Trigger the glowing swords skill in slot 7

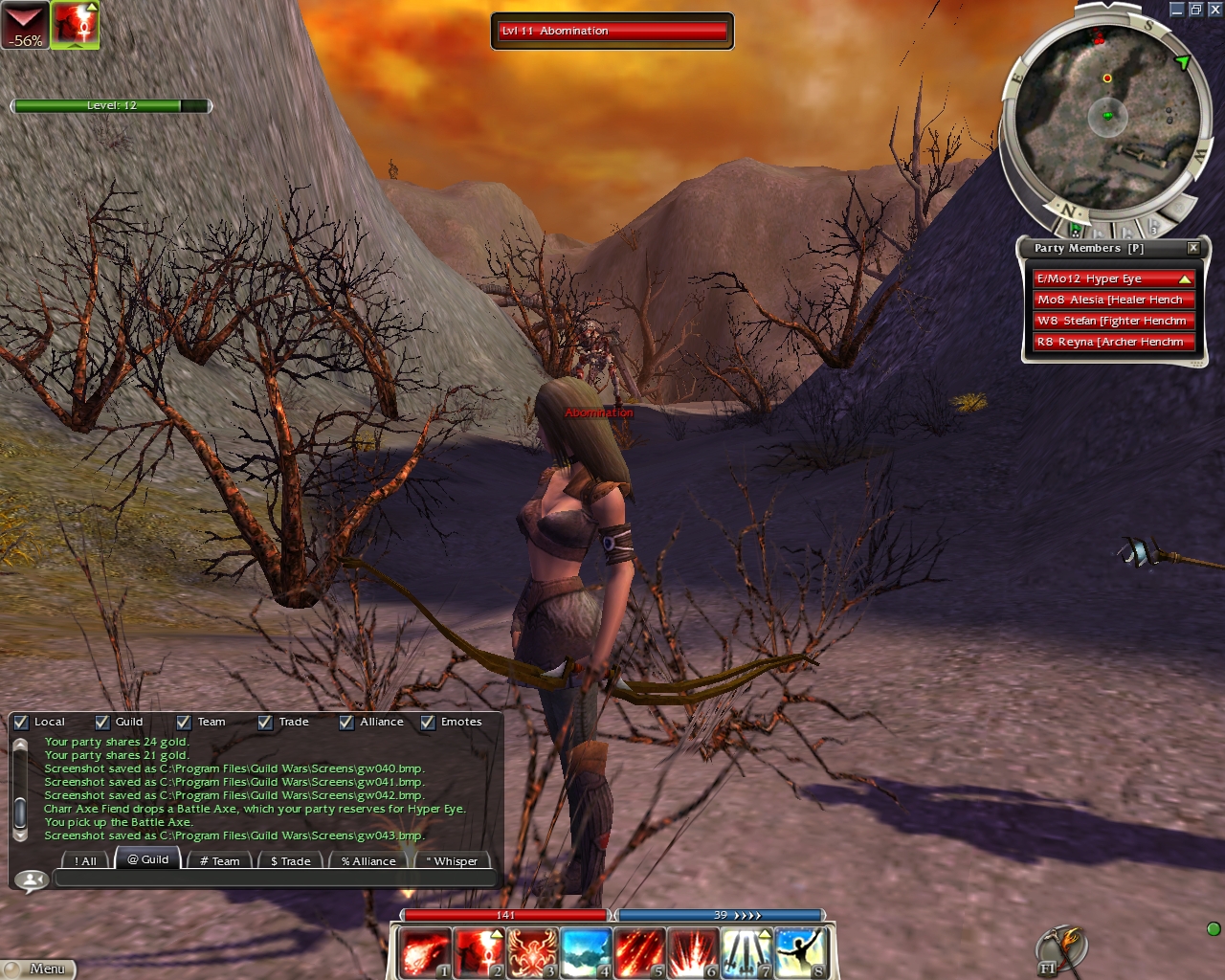(x=747, y=953)
